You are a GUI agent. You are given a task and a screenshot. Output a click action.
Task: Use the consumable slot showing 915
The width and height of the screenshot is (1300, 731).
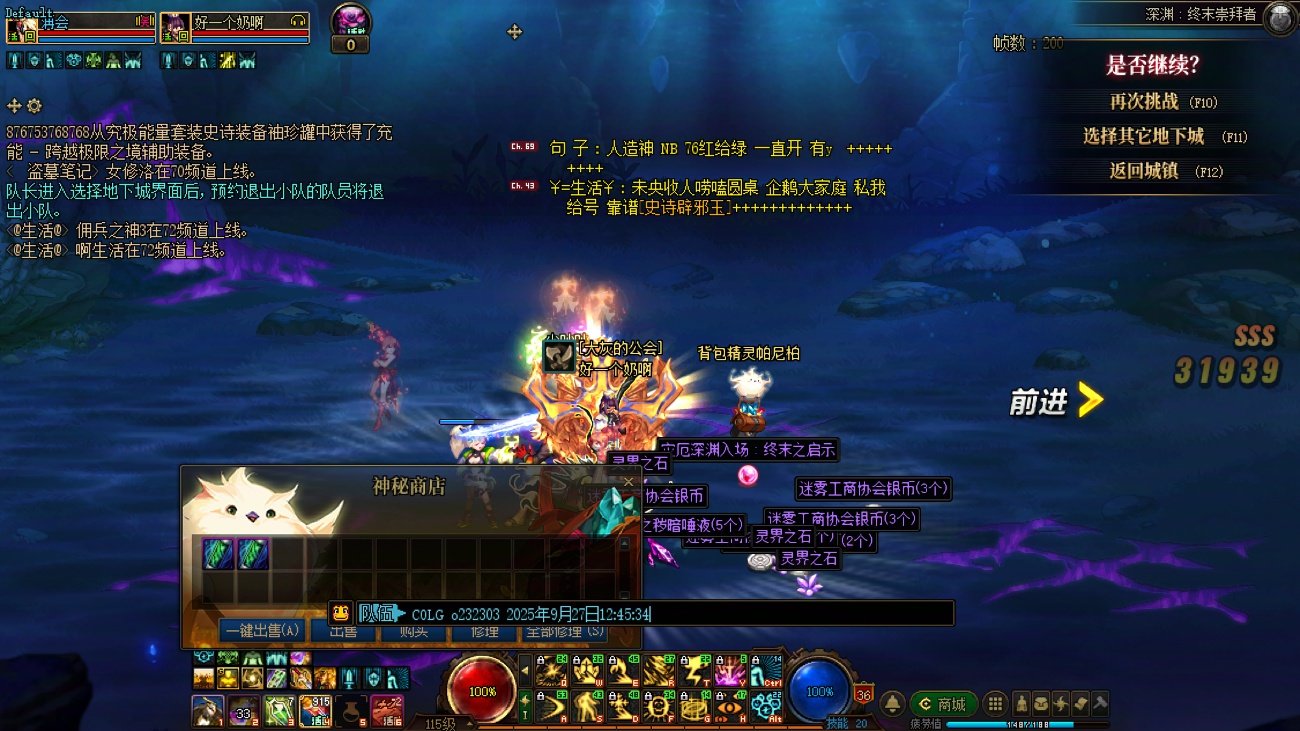(315, 710)
